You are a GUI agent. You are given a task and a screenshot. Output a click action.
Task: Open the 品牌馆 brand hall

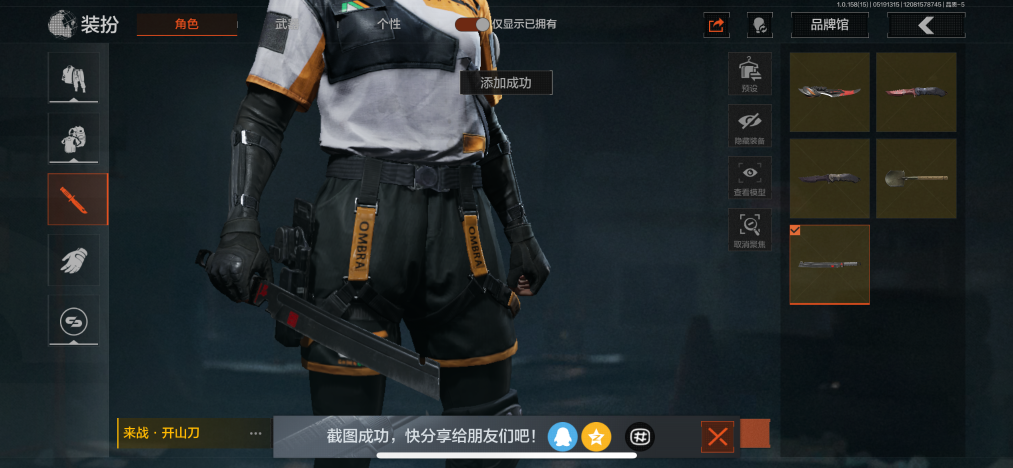[829, 25]
